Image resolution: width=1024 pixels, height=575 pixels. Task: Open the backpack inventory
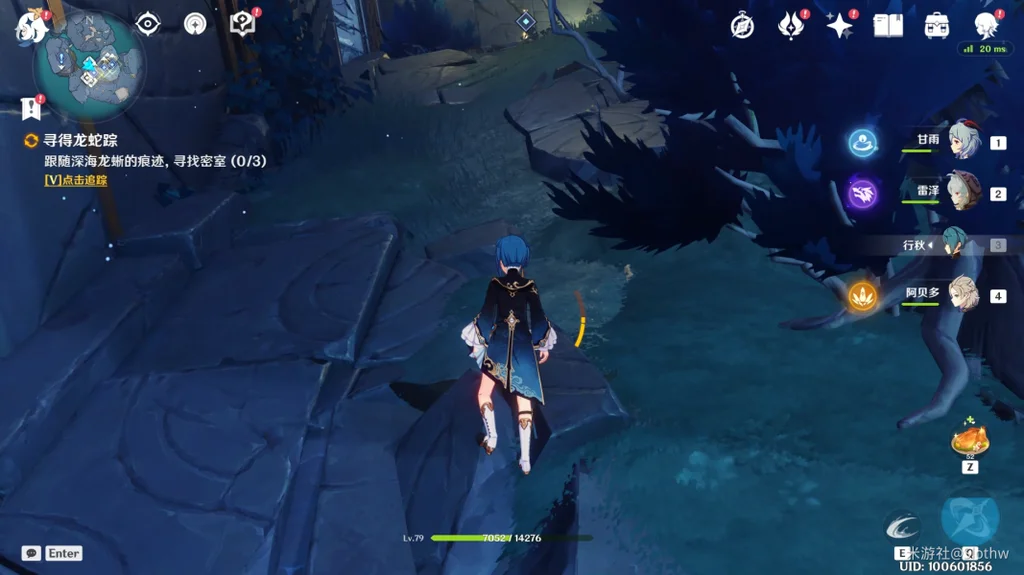point(937,26)
